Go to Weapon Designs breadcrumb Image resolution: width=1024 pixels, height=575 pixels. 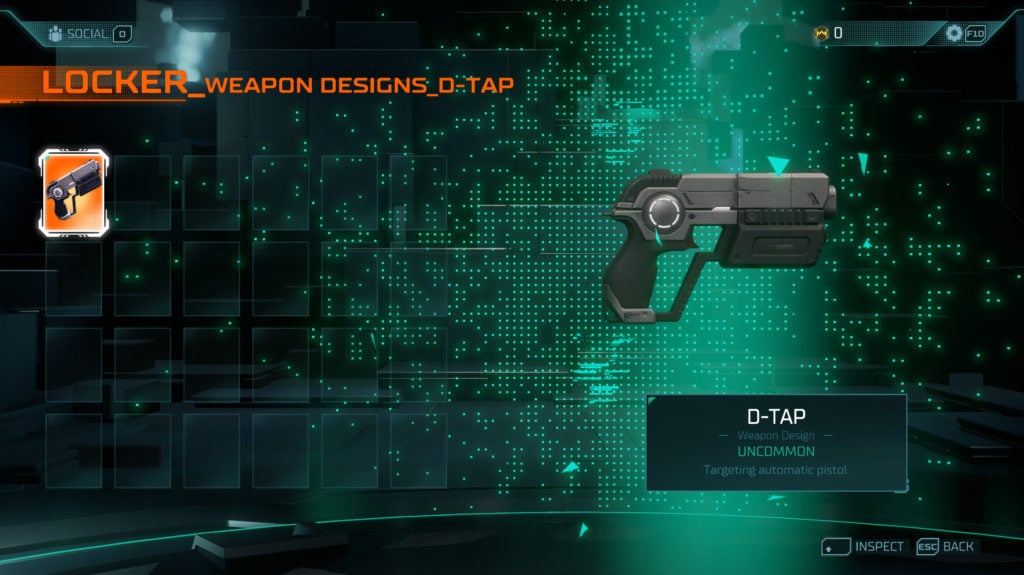click(x=314, y=86)
